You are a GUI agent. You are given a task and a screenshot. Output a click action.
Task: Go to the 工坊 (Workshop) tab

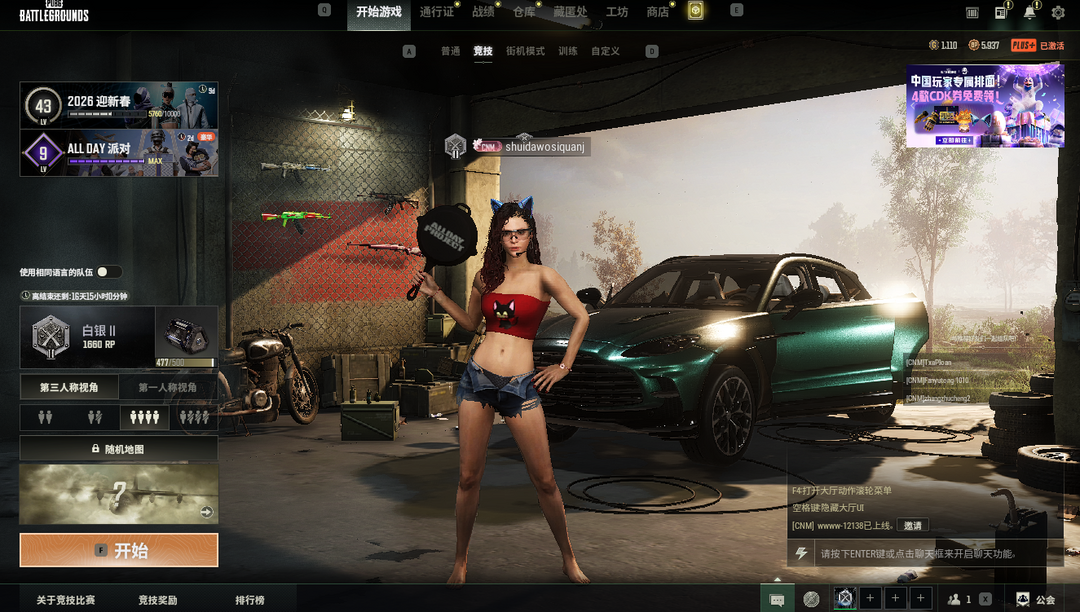(x=617, y=12)
